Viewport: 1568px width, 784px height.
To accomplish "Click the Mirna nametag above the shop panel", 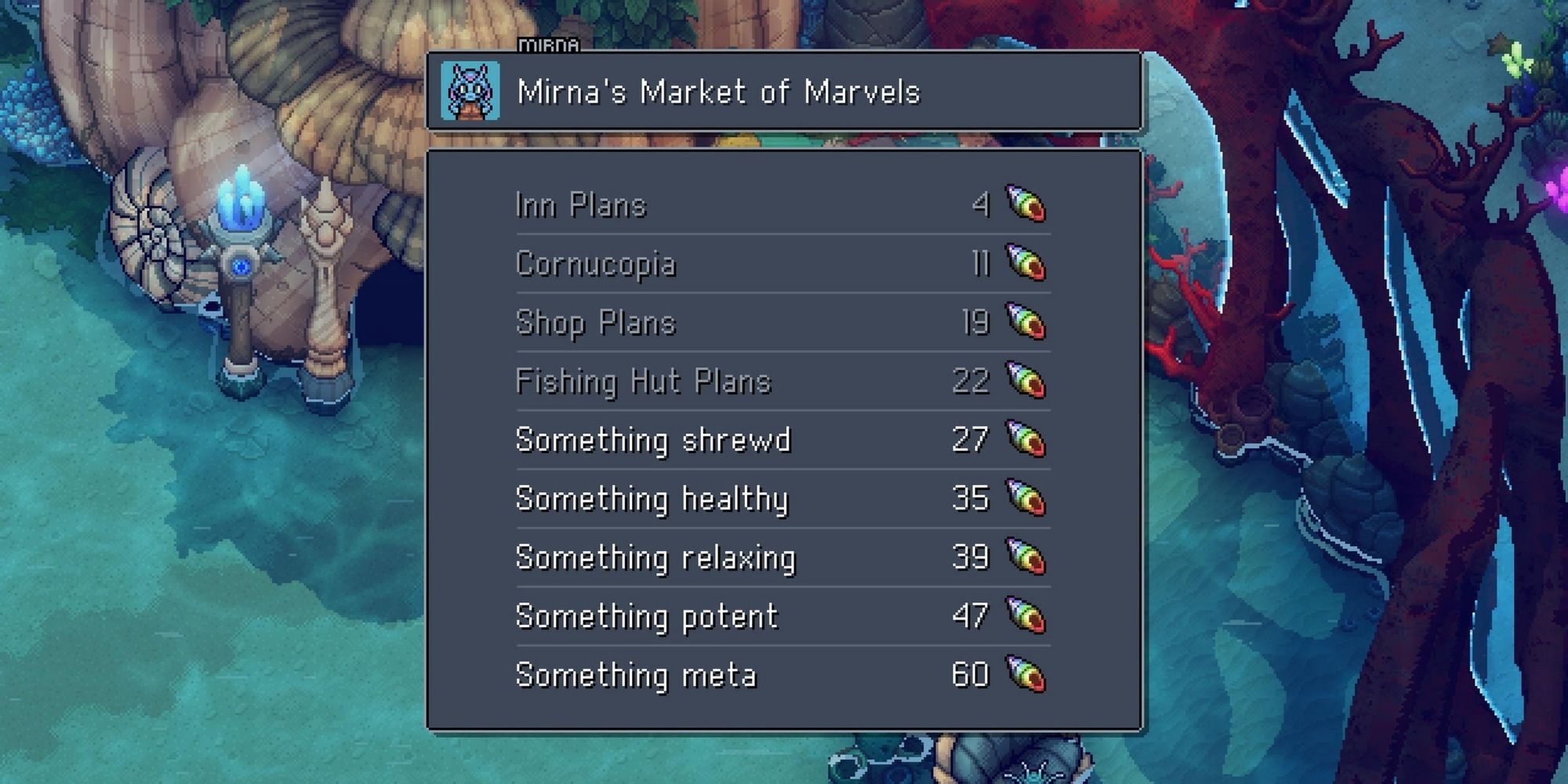I will (549, 45).
